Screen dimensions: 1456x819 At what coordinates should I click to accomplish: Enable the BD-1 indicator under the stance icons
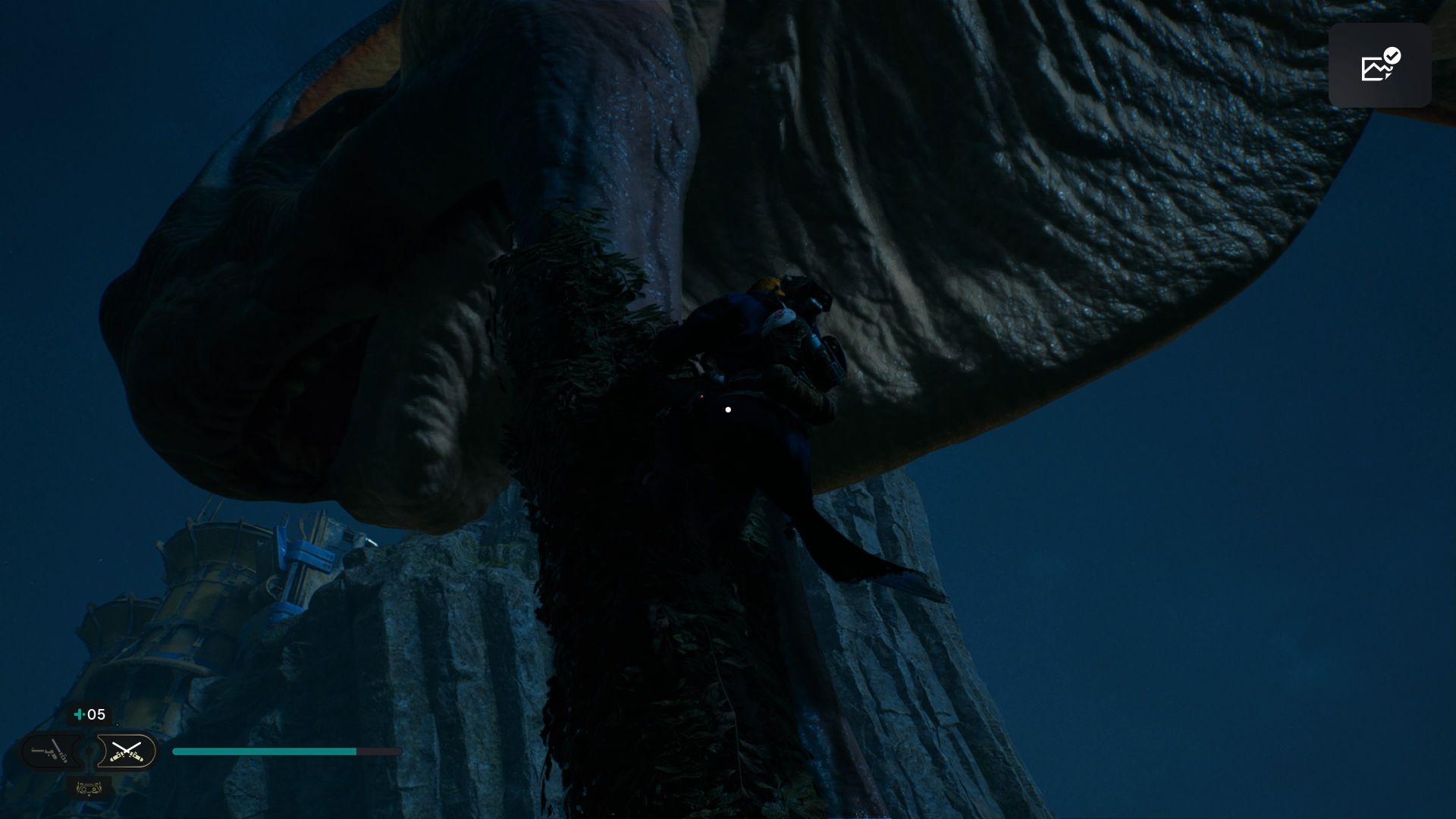pos(86,790)
